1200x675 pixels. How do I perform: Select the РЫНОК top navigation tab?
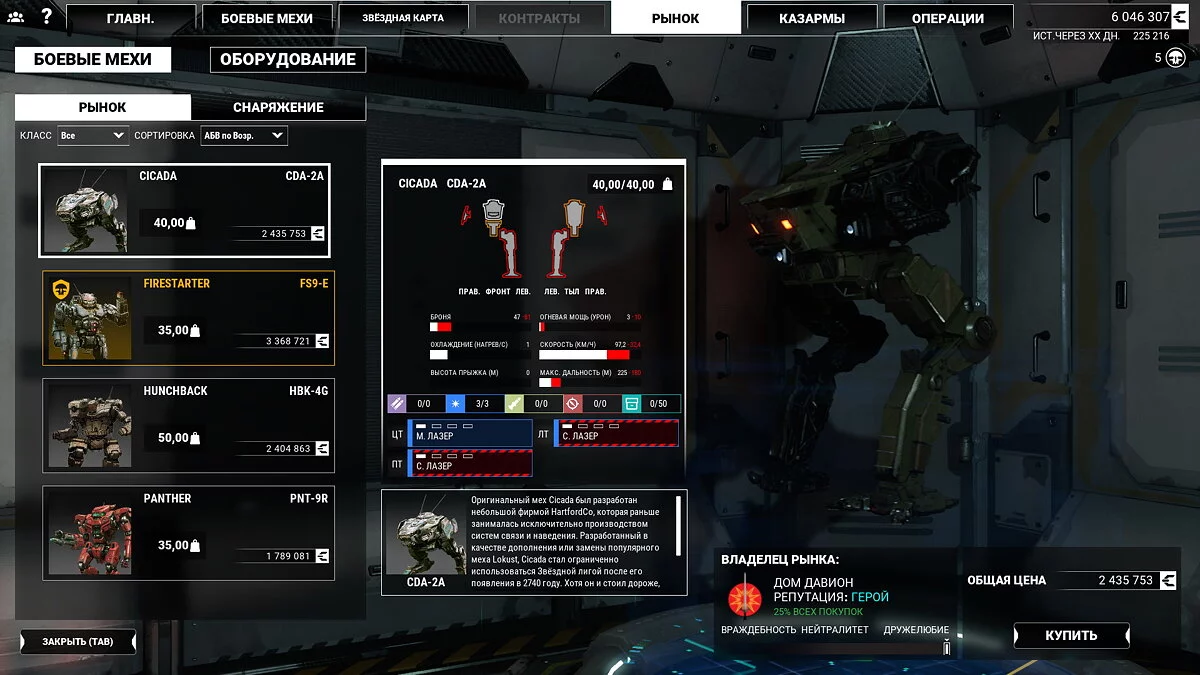pyautogui.click(x=675, y=18)
